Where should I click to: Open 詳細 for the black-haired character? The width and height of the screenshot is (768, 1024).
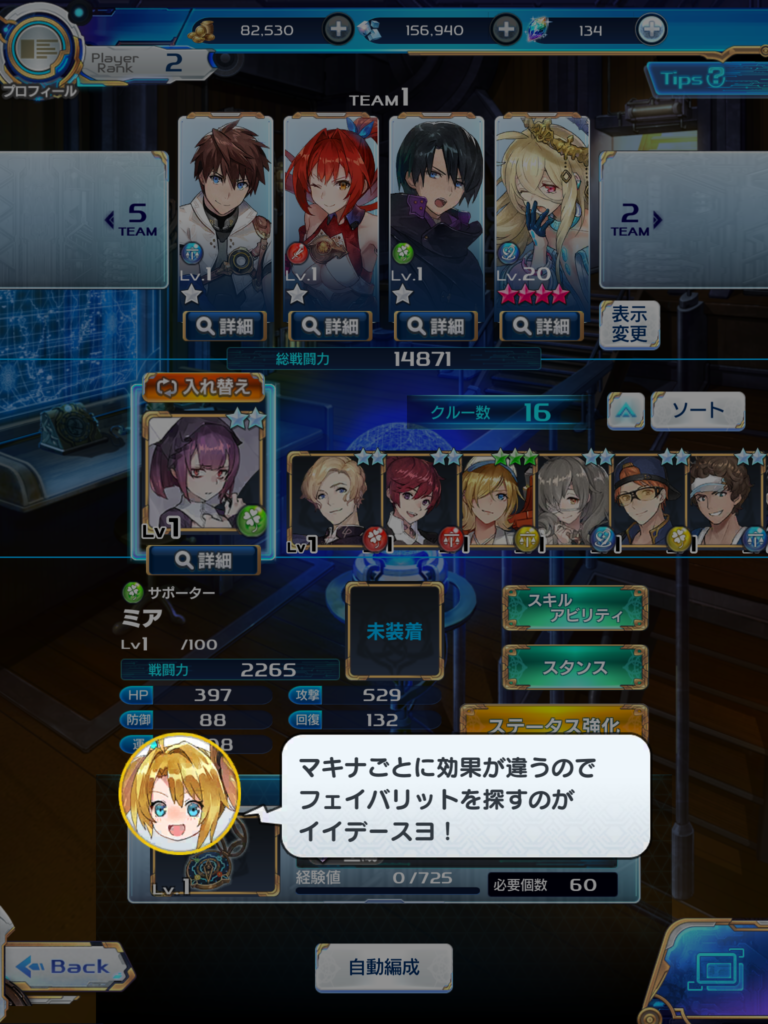(436, 325)
